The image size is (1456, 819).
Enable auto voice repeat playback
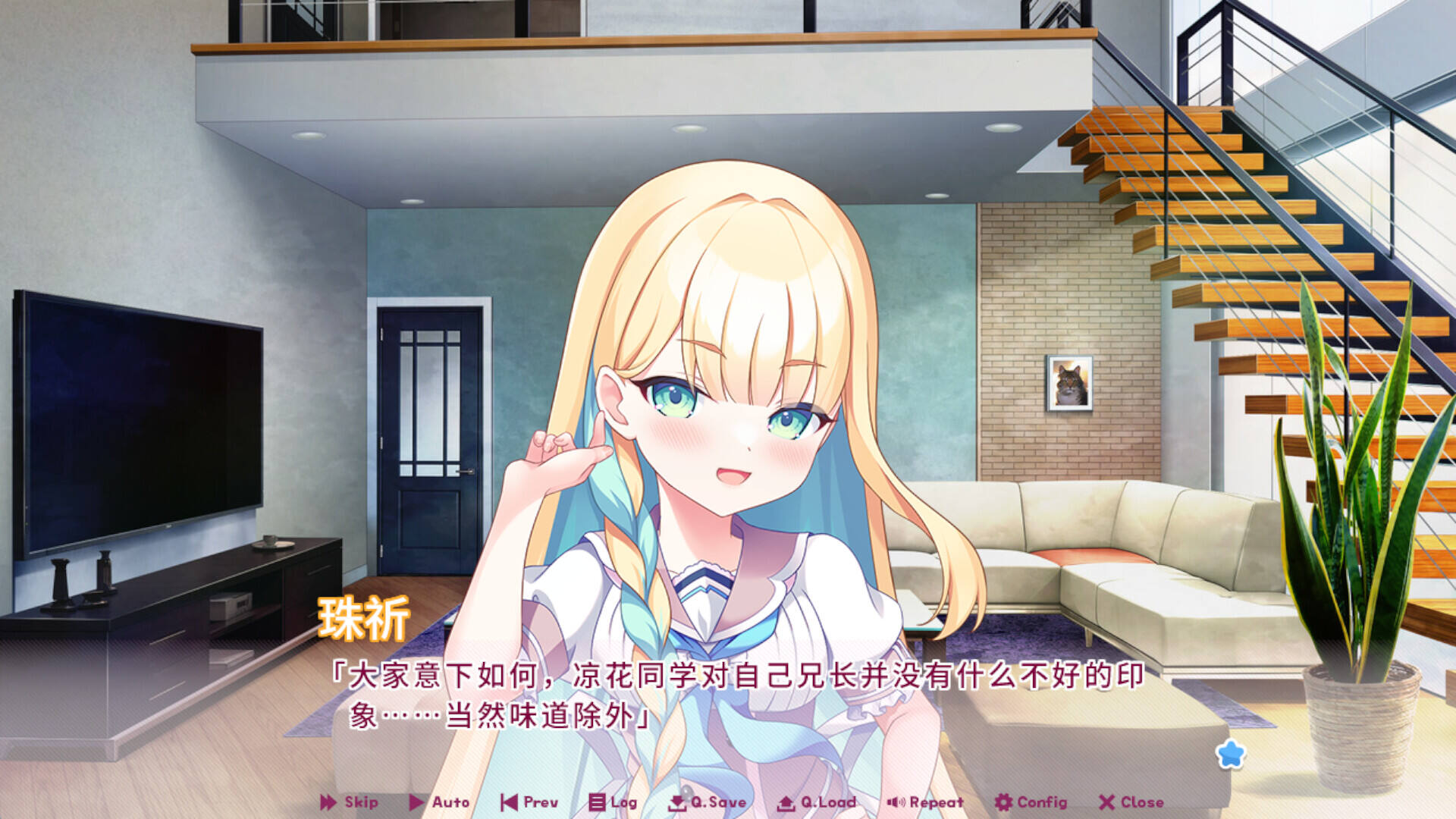click(x=936, y=802)
